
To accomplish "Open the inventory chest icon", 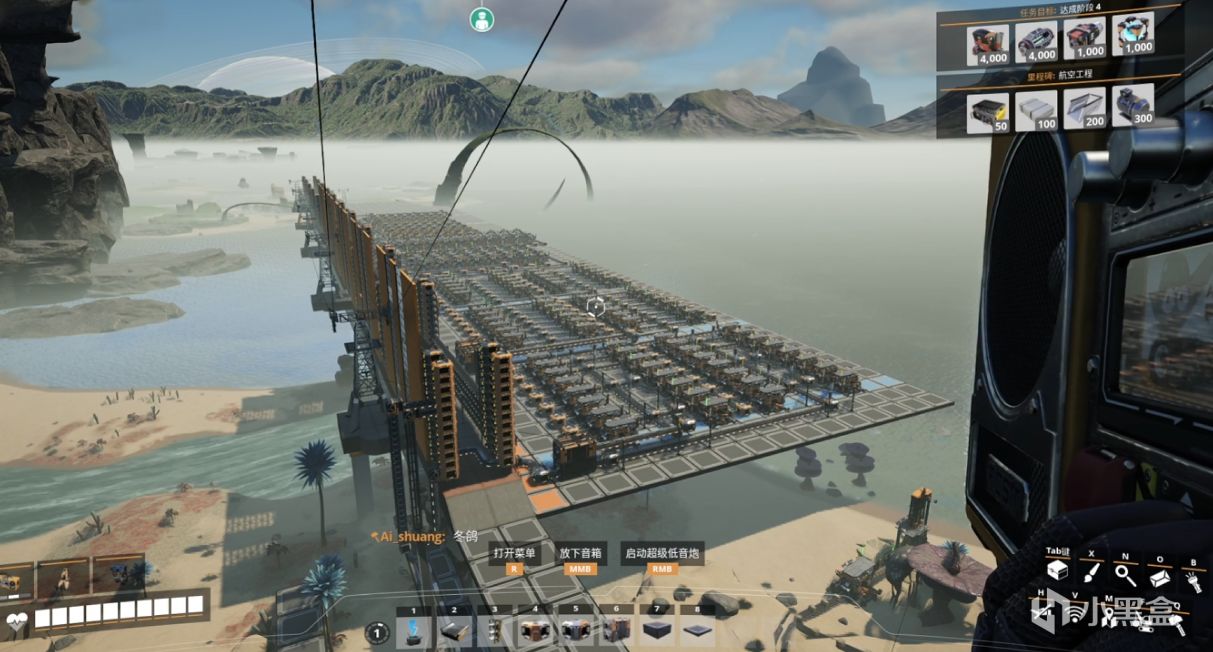I will tap(1057, 571).
